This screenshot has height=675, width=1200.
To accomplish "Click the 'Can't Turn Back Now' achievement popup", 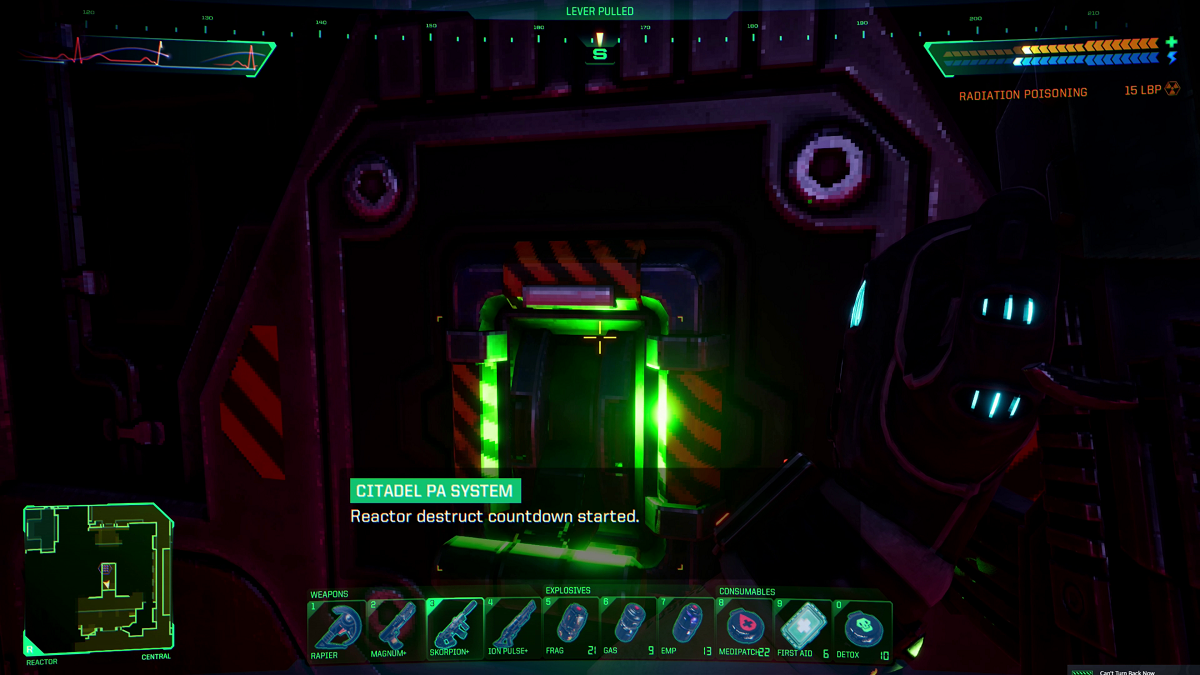I will point(1134,670).
